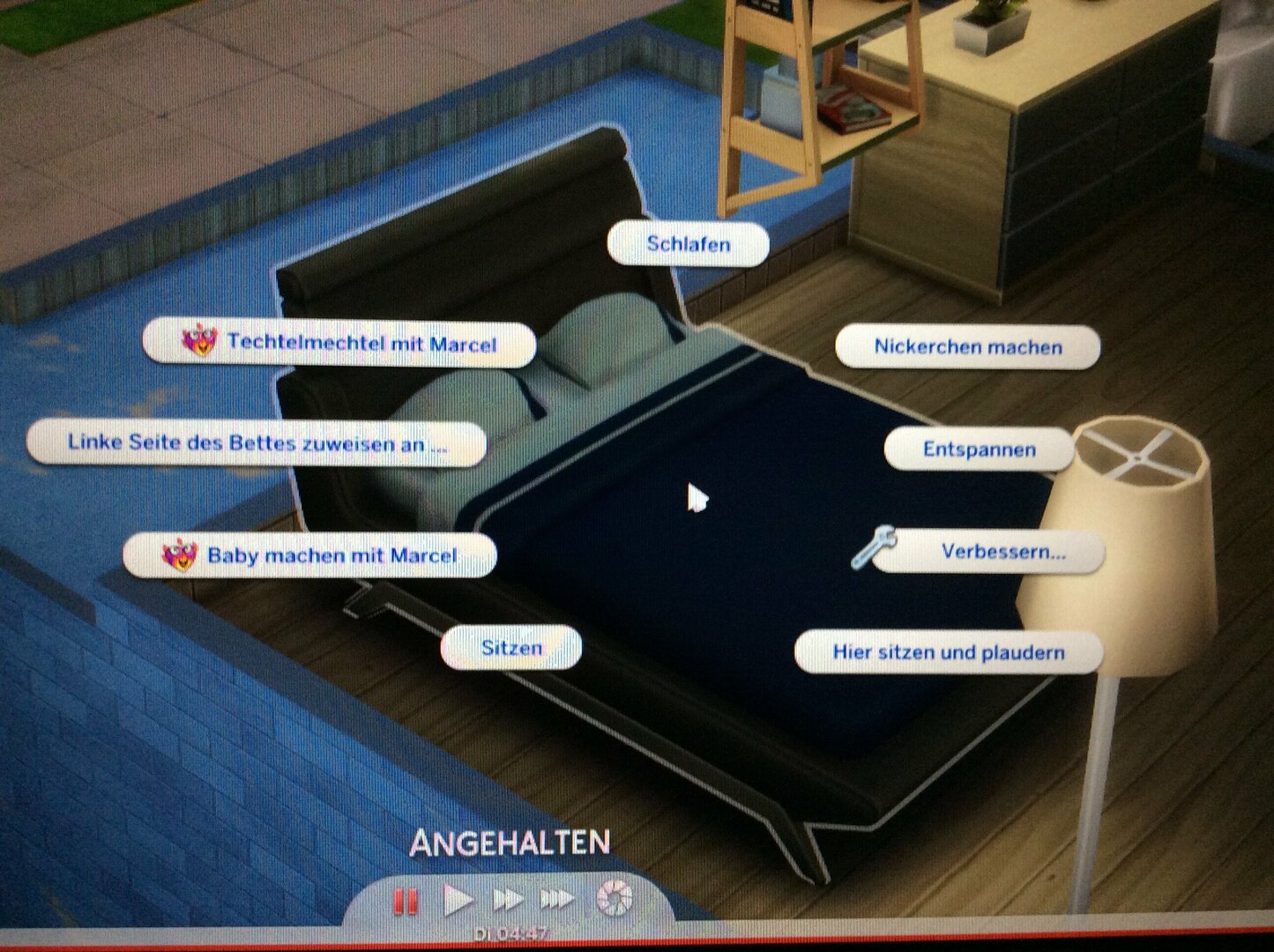Open Linke Seite des Bettes zuweisen option

tap(257, 443)
